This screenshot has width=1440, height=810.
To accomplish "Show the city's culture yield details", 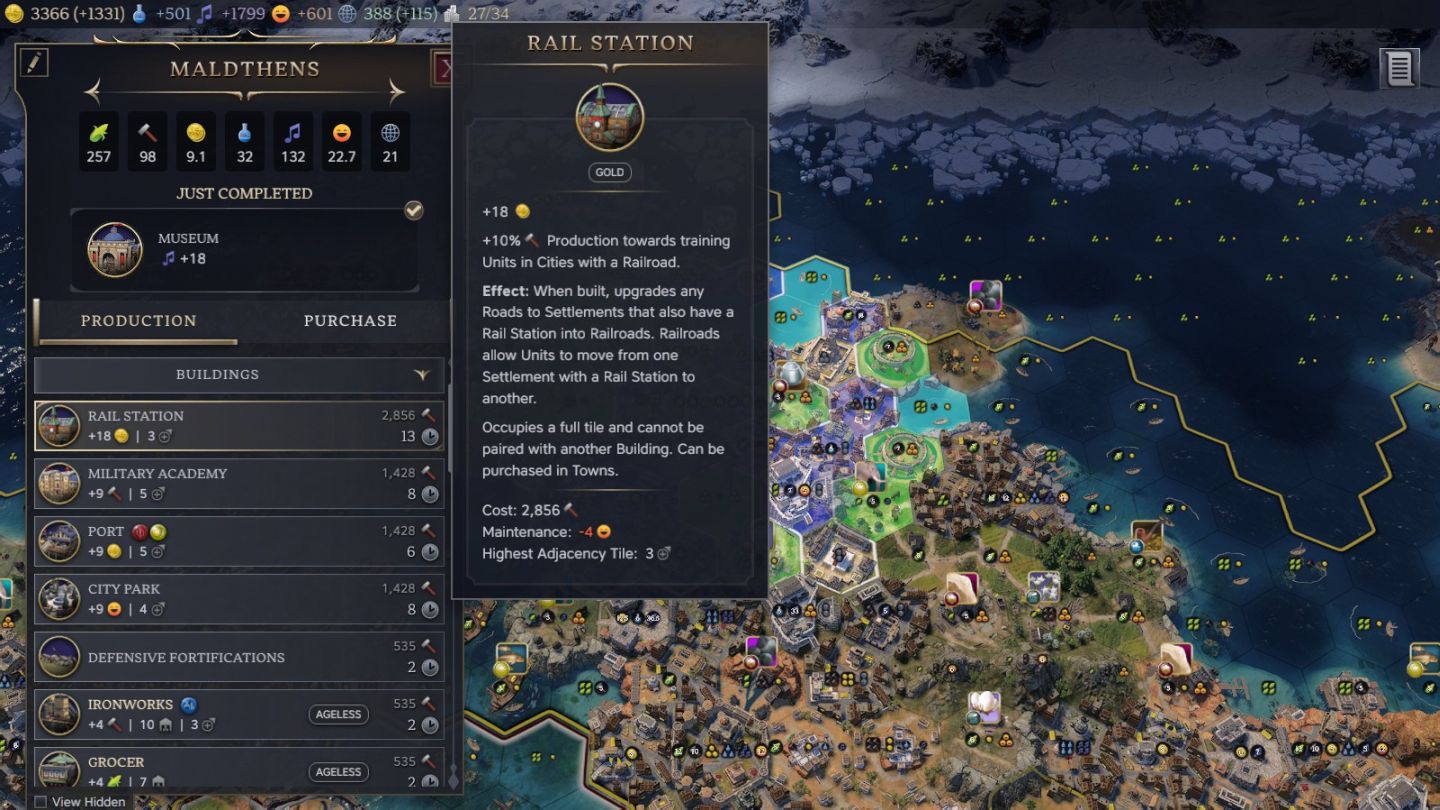I will [x=293, y=141].
